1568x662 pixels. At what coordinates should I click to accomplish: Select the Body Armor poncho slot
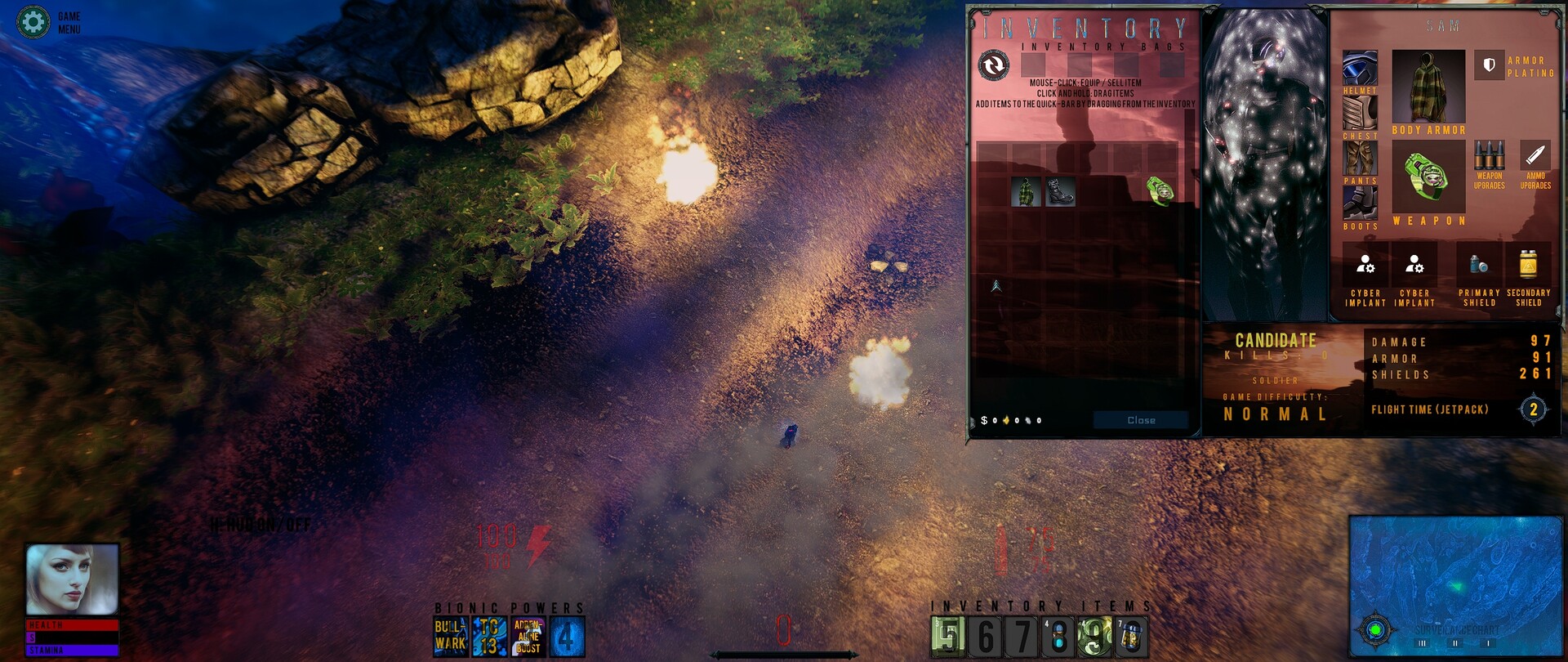pos(1428,87)
